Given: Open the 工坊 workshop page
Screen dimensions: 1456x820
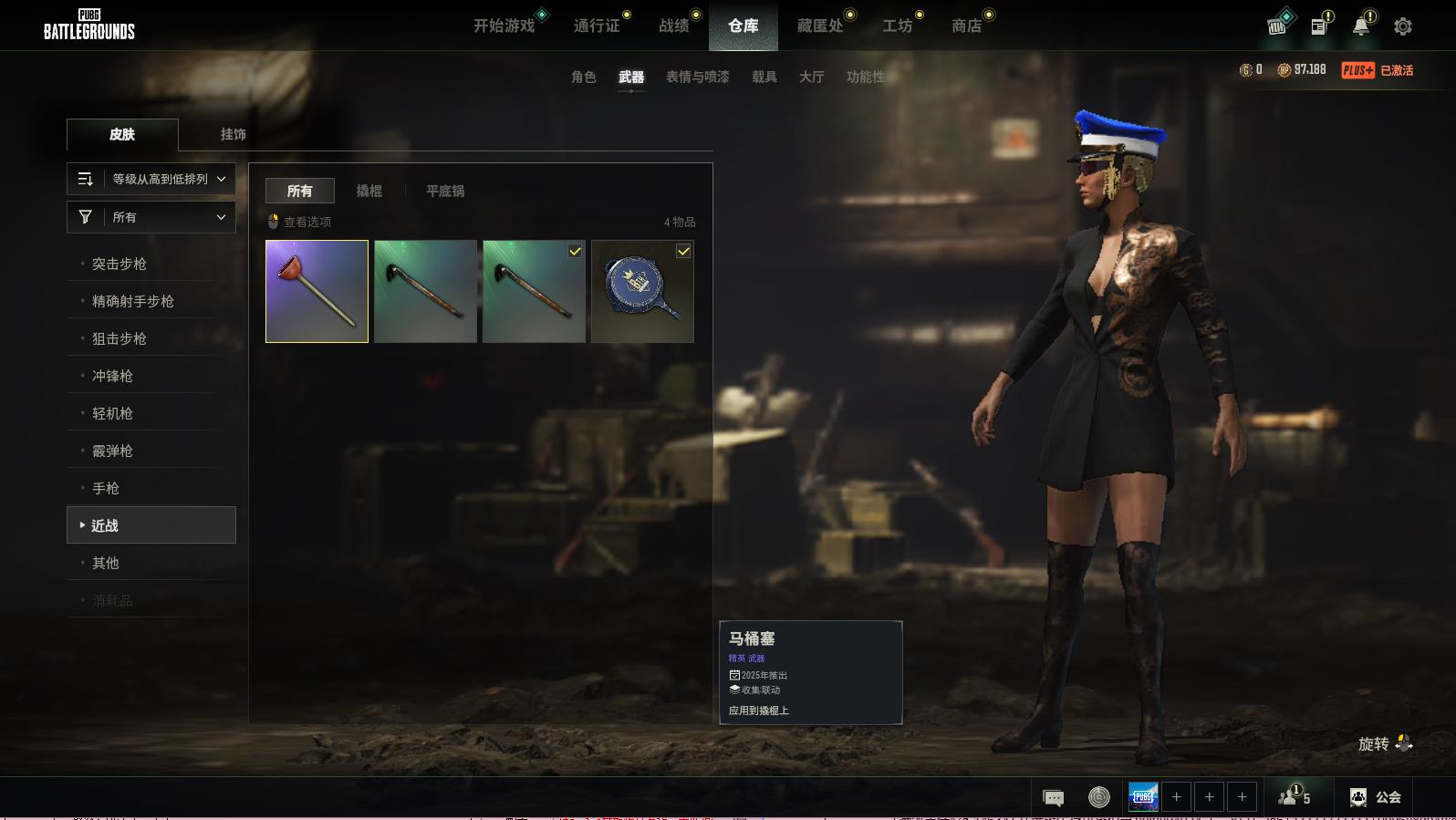Looking at the screenshot, I should point(897,26).
